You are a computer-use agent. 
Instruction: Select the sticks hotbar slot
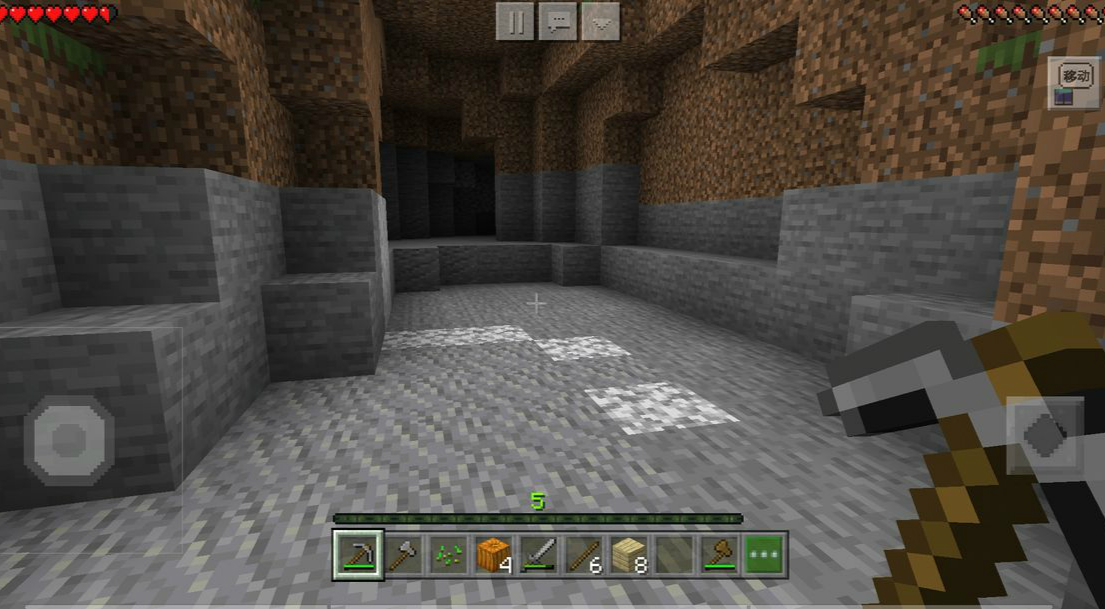point(583,554)
